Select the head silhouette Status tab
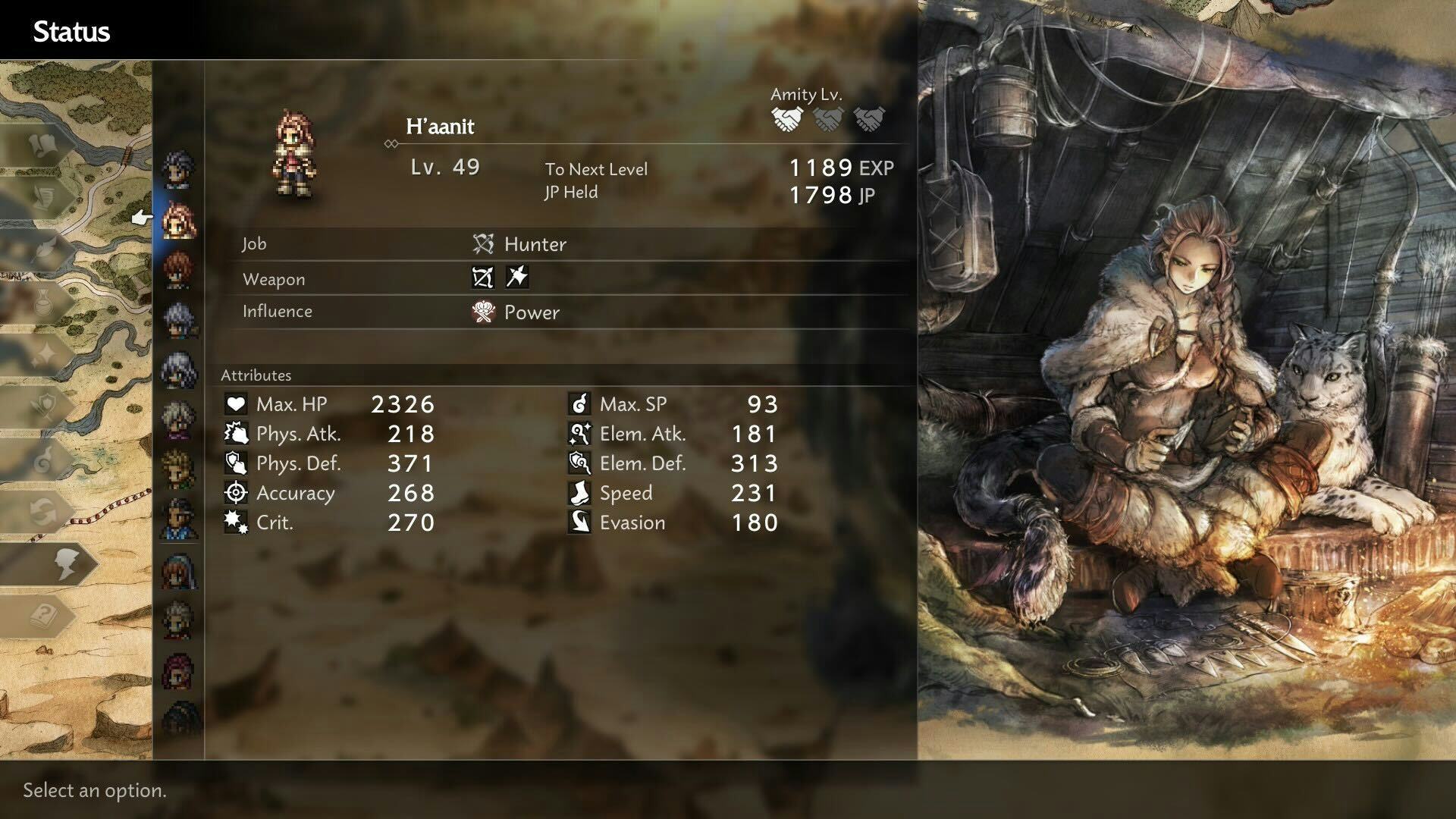1456x819 pixels. click(x=64, y=564)
